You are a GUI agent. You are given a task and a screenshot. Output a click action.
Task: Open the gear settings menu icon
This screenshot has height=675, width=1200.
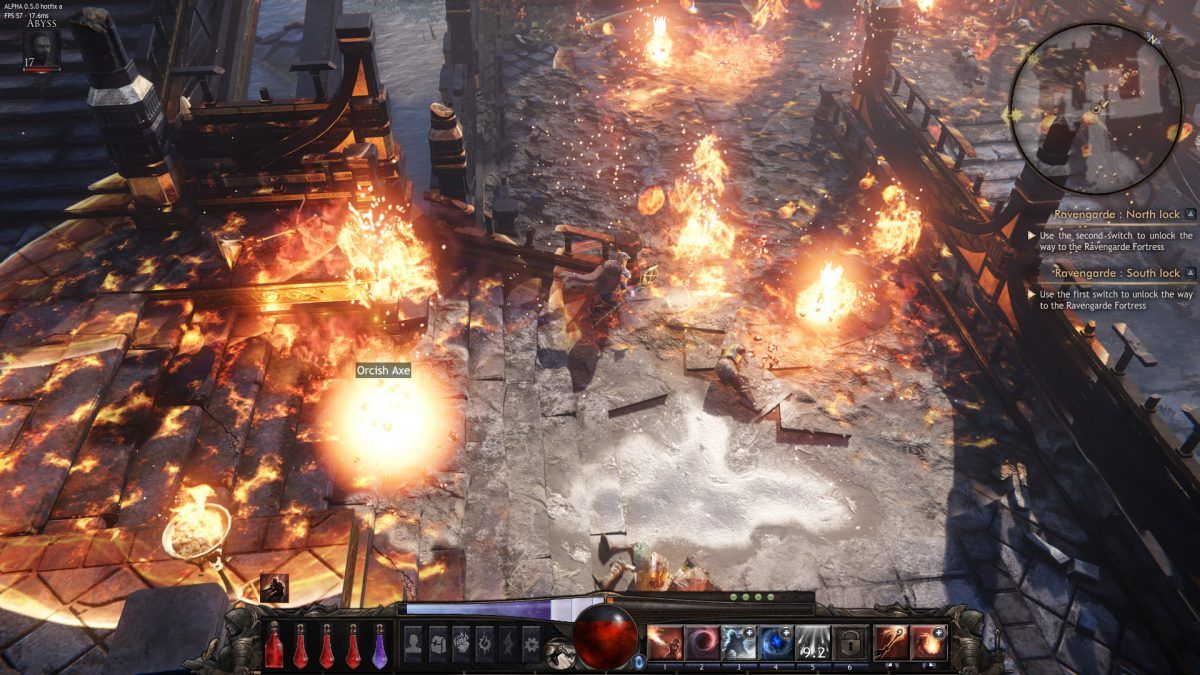tap(532, 643)
